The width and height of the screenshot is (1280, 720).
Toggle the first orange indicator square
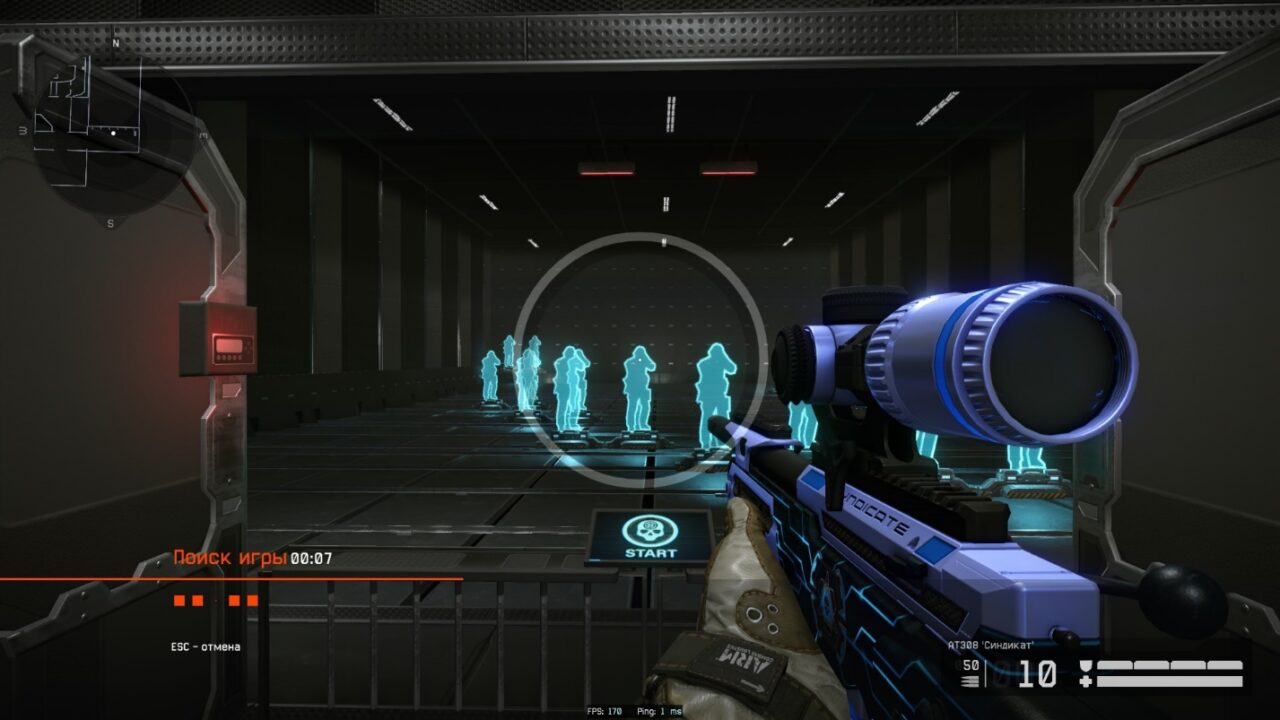[178, 600]
